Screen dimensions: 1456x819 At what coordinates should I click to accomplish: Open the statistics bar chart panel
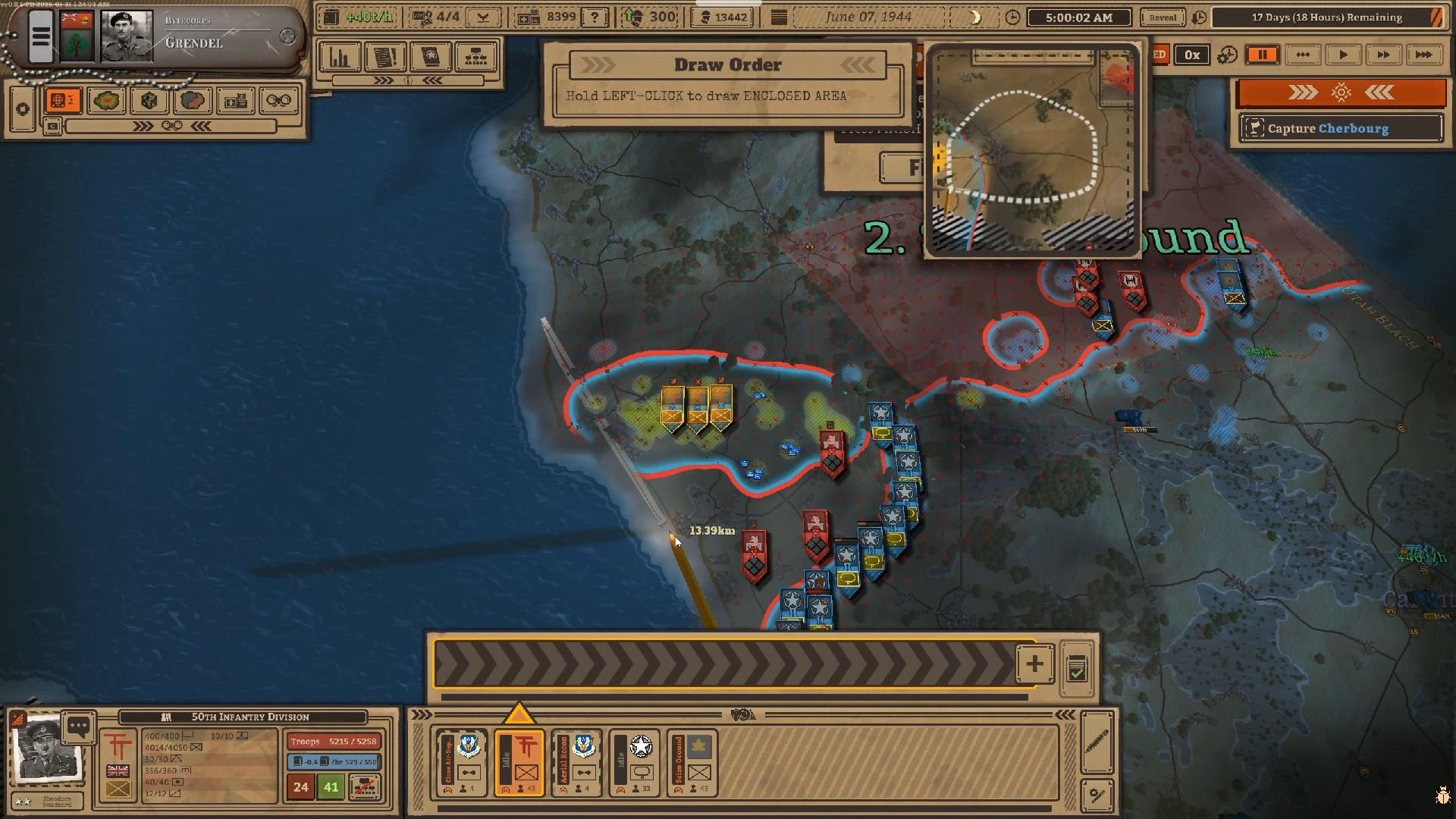(x=339, y=57)
